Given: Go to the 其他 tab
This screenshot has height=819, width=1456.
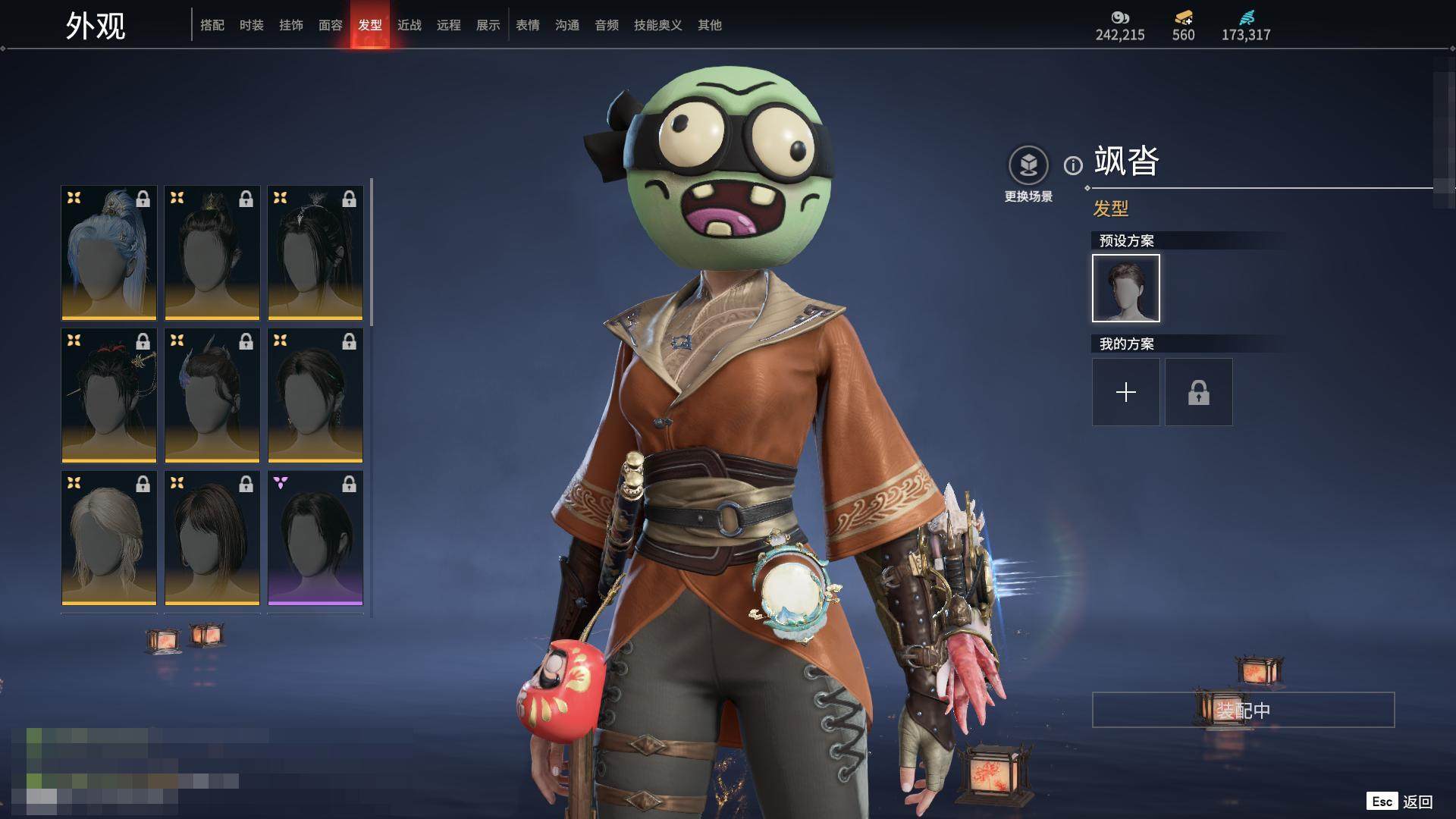Looking at the screenshot, I should [x=710, y=25].
